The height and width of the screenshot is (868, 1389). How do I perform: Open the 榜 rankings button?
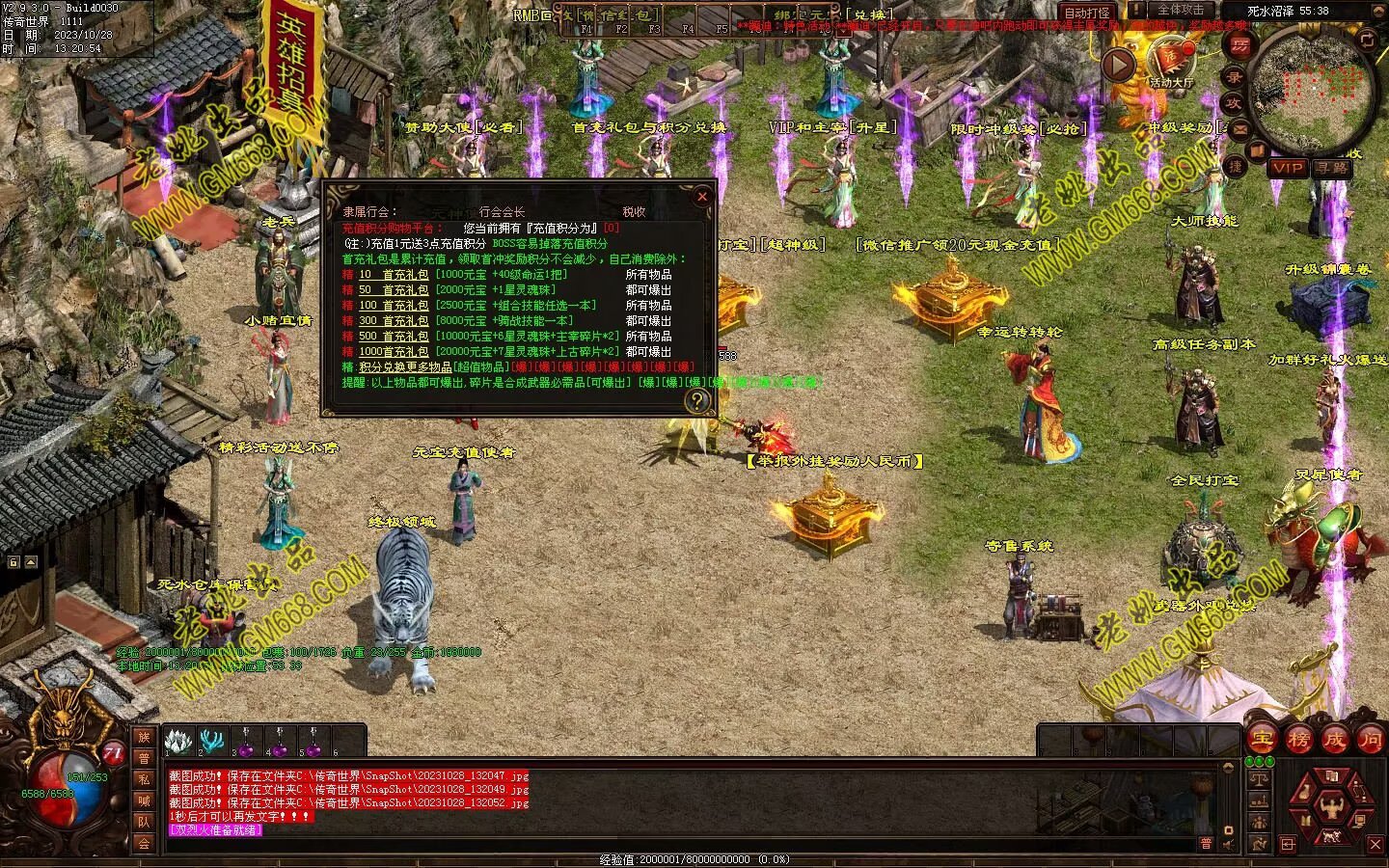pyautogui.click(x=1298, y=740)
